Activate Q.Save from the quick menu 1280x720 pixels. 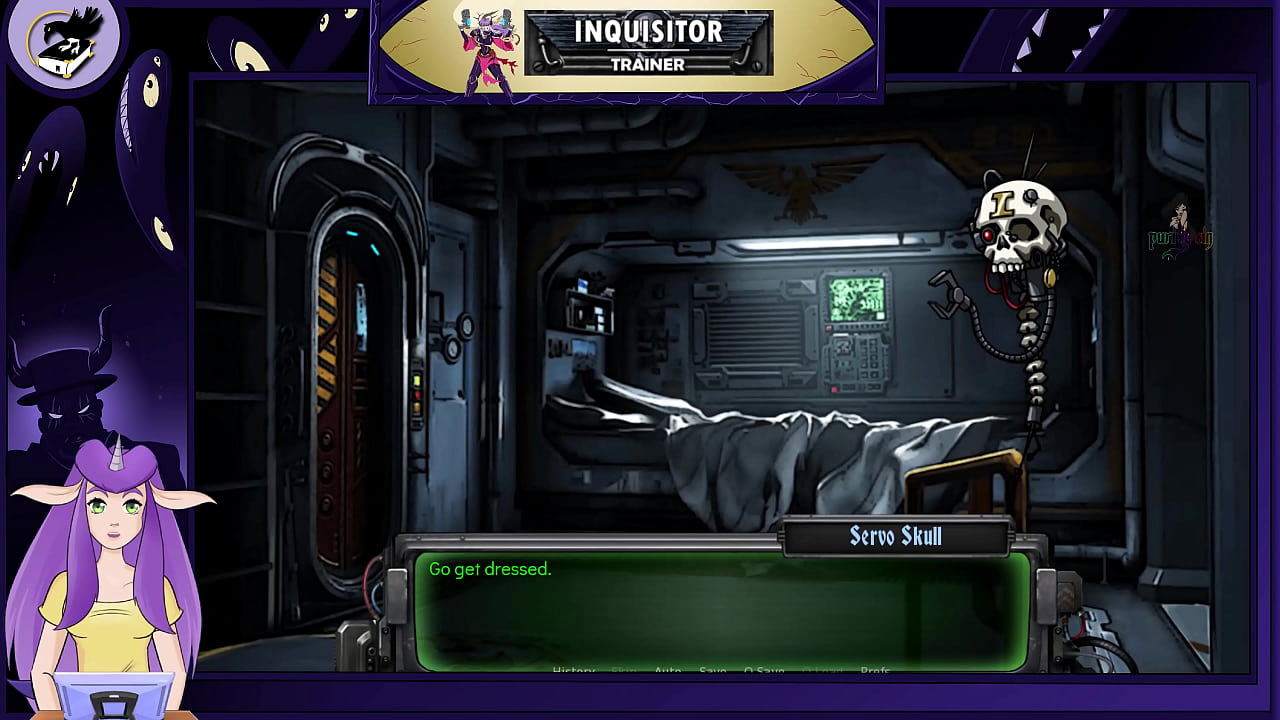(764, 670)
